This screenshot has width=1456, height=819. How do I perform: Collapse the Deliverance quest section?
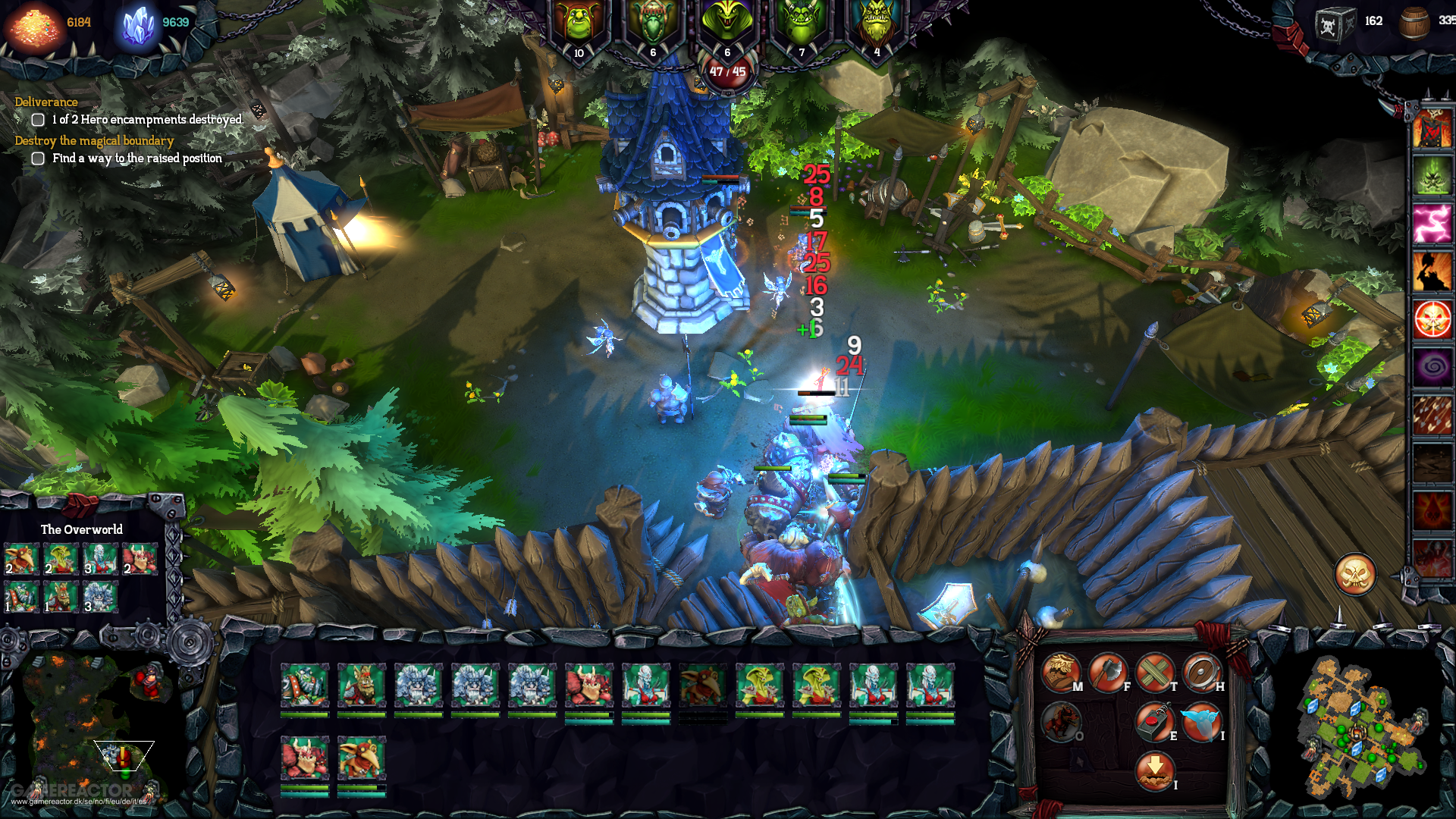[45, 101]
